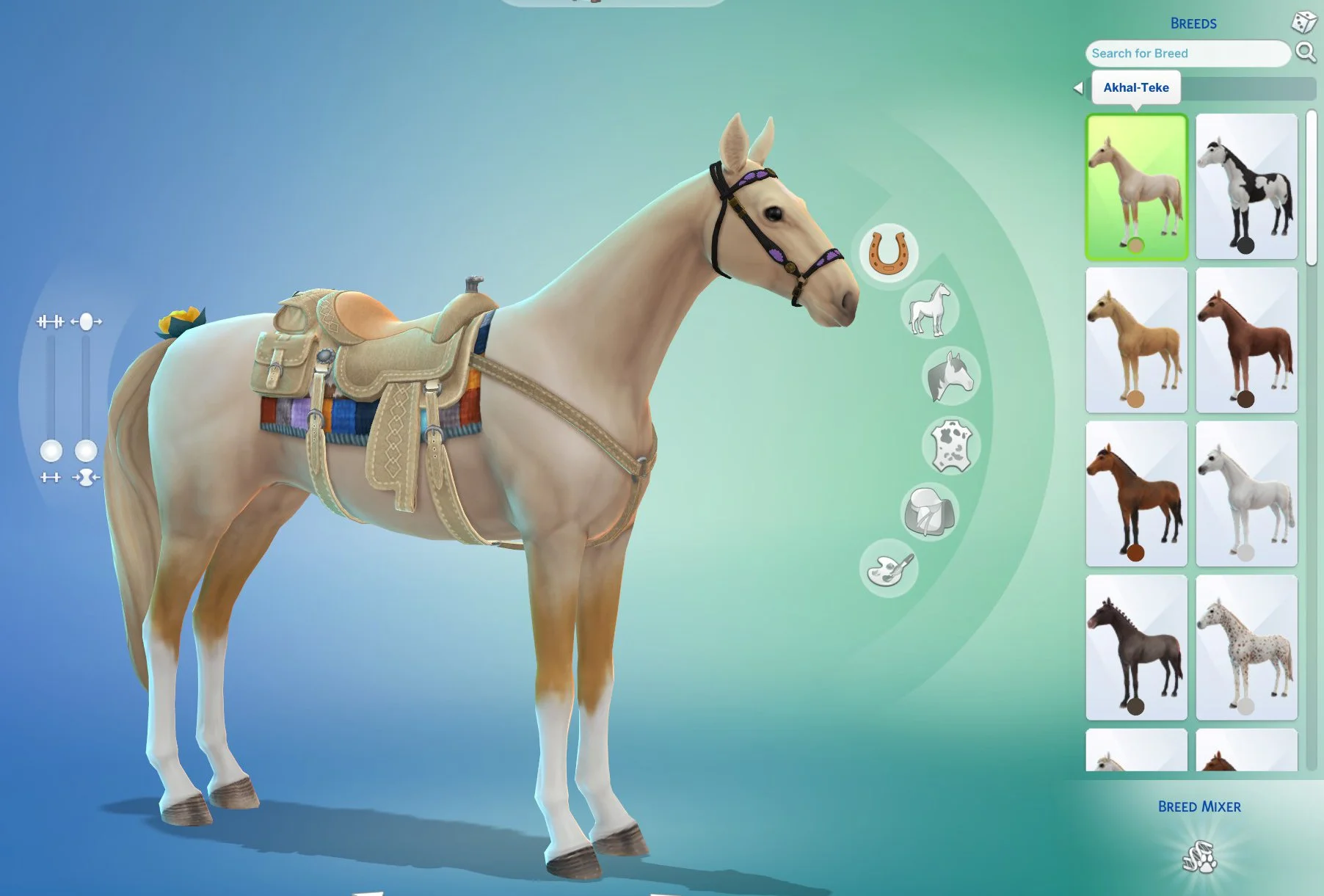Select the black-and-white pinto breed thumbnail
Viewport: 1324px width, 896px height.
1245,186
